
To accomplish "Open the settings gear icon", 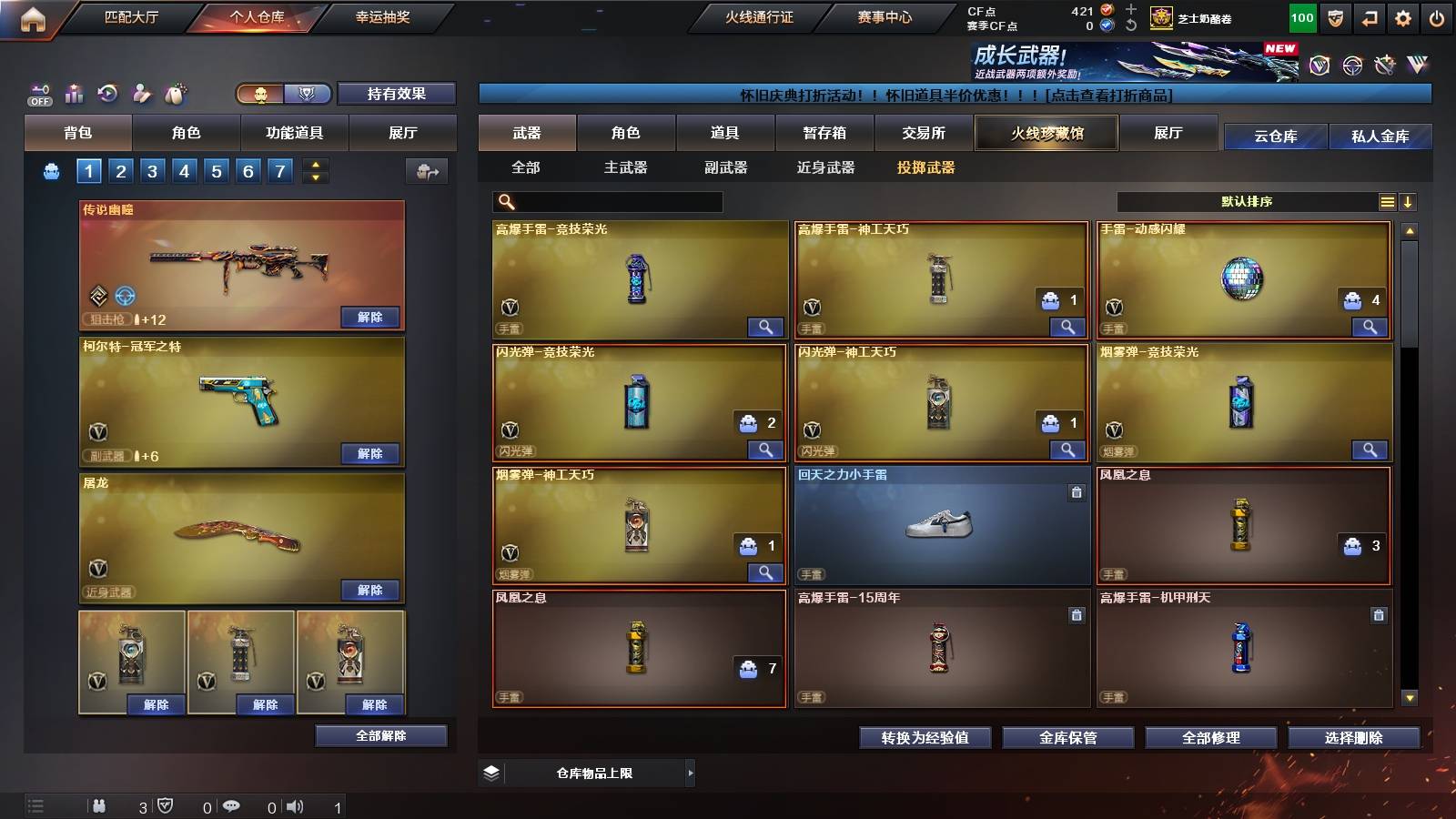I will pos(1403,18).
